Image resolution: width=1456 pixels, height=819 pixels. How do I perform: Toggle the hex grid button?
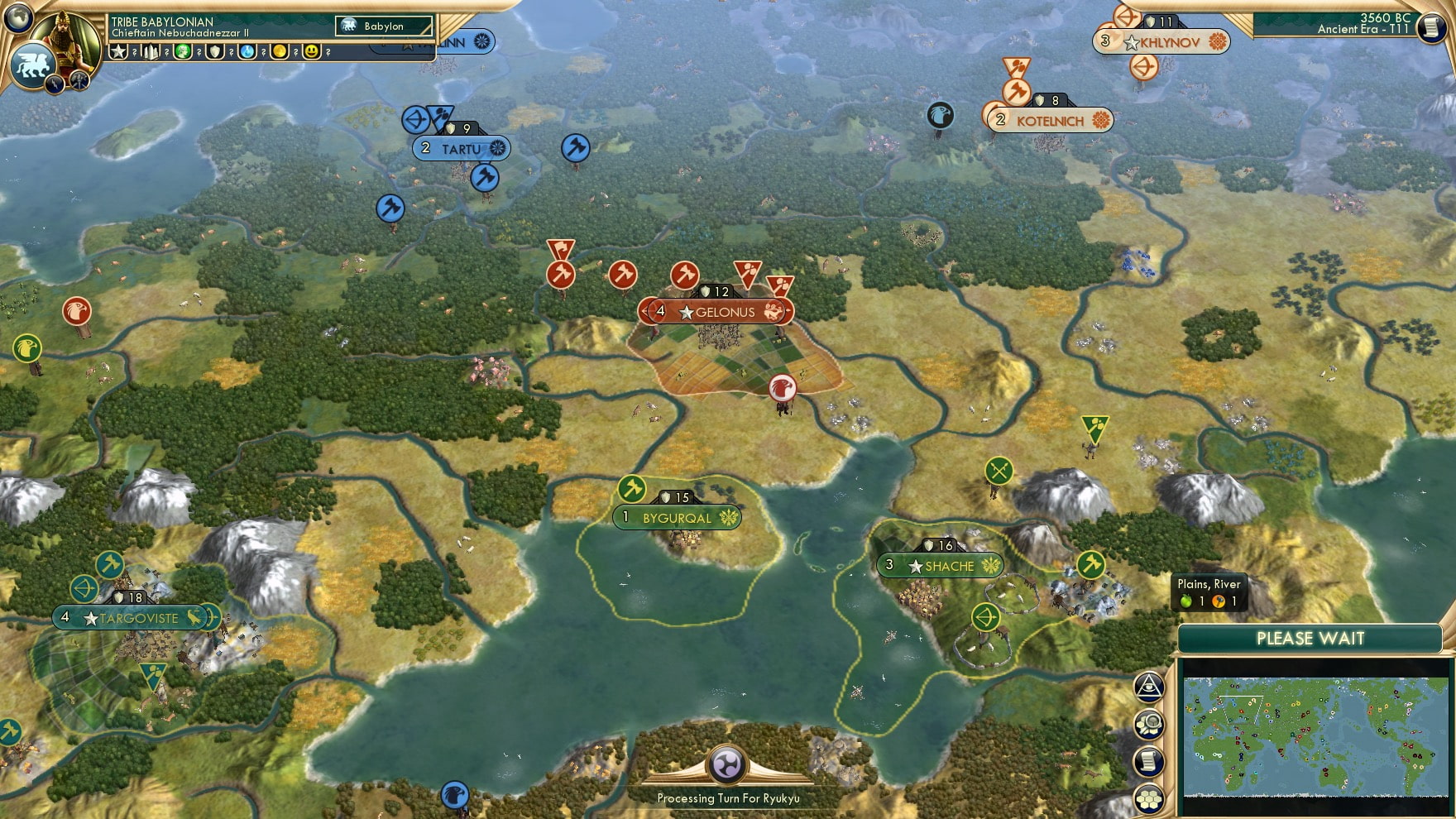click(x=1149, y=798)
